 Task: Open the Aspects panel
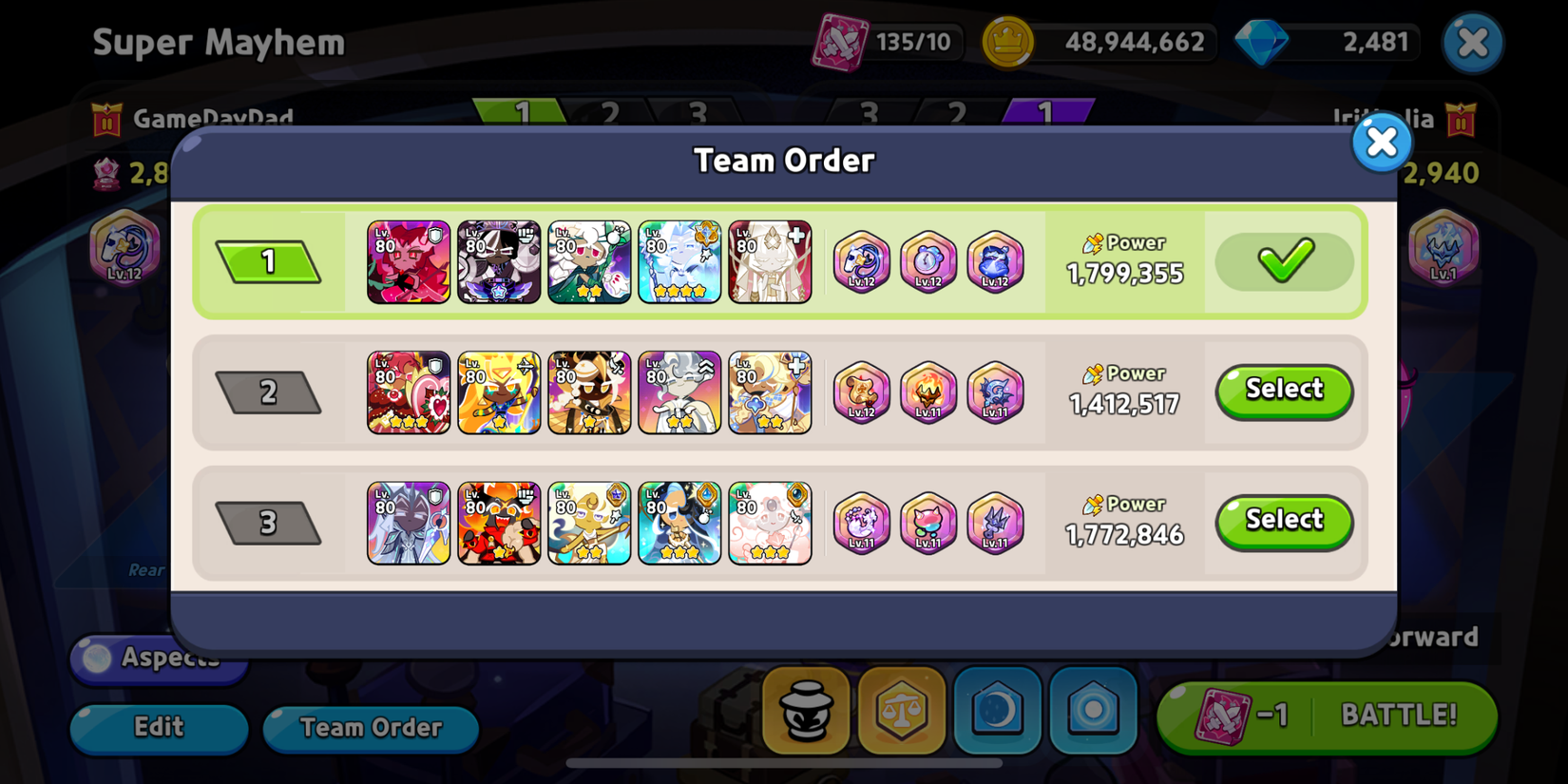coord(158,658)
